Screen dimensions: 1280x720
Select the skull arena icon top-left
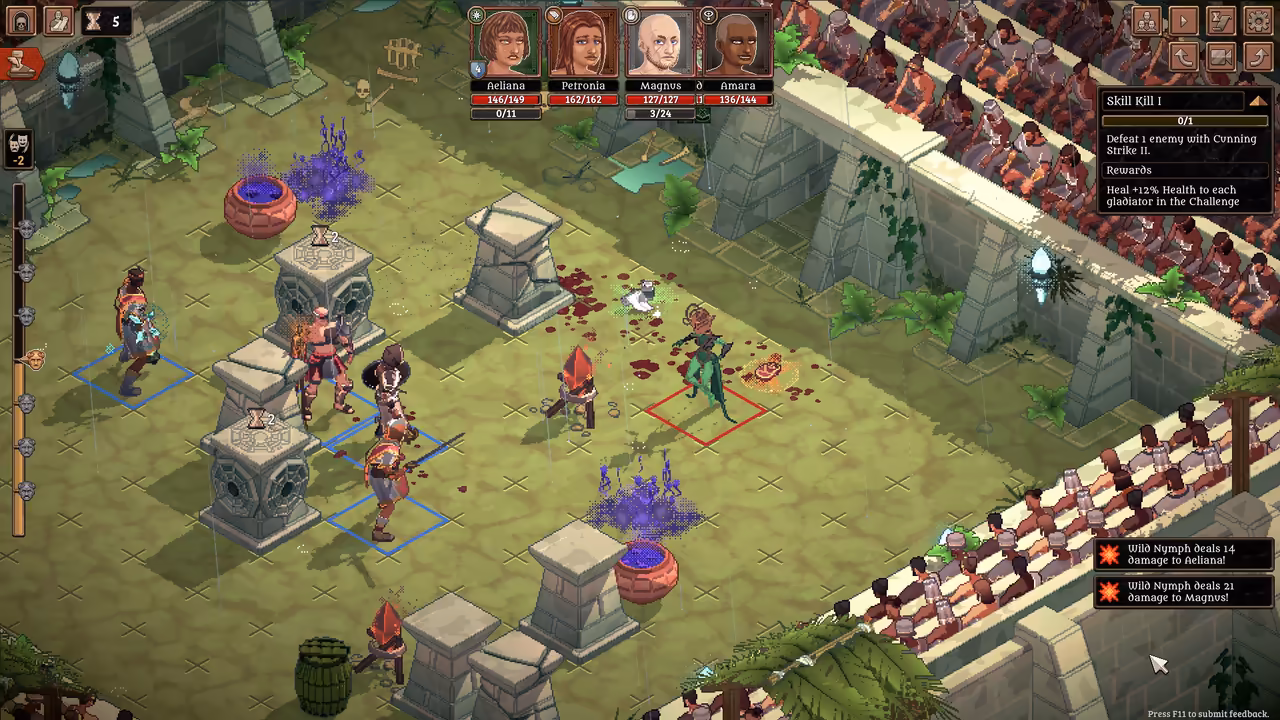[x=21, y=19]
